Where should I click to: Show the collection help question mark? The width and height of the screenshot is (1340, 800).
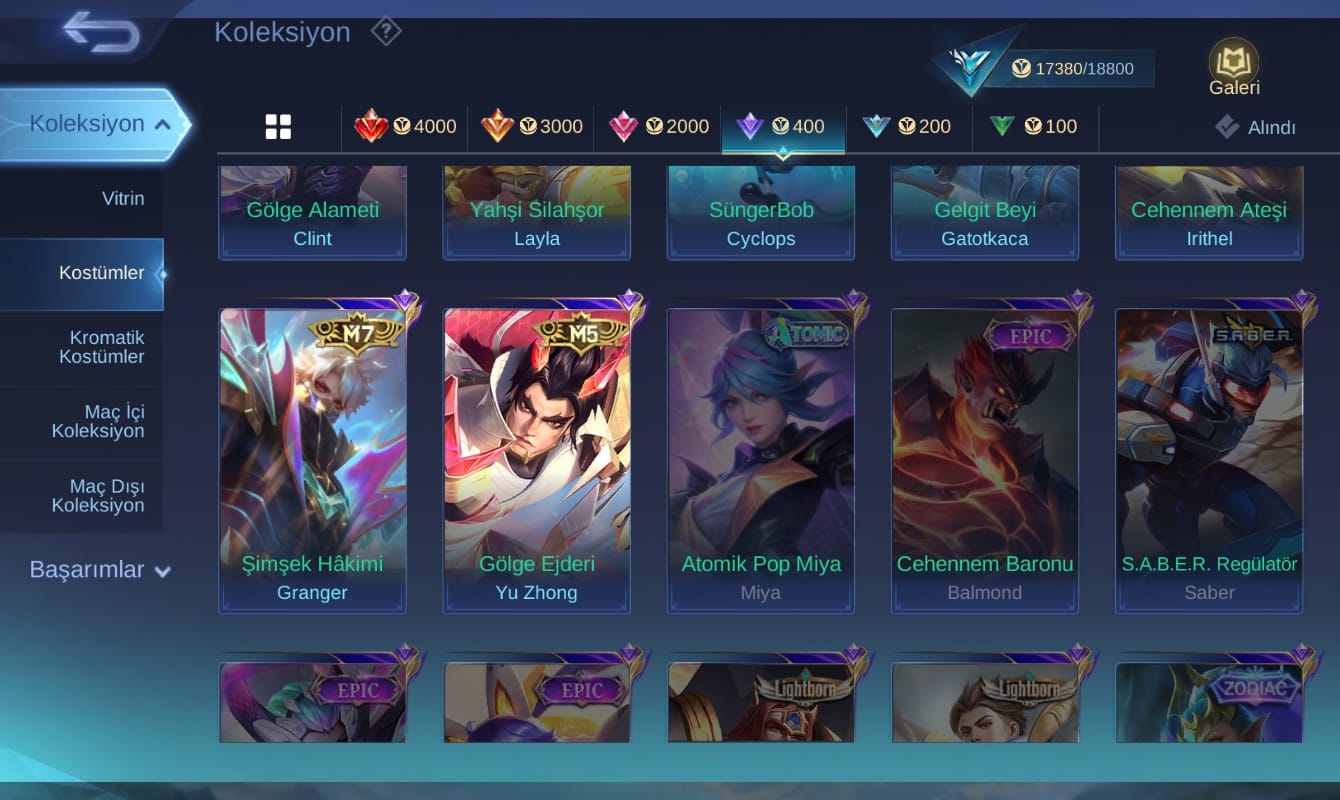click(x=386, y=32)
